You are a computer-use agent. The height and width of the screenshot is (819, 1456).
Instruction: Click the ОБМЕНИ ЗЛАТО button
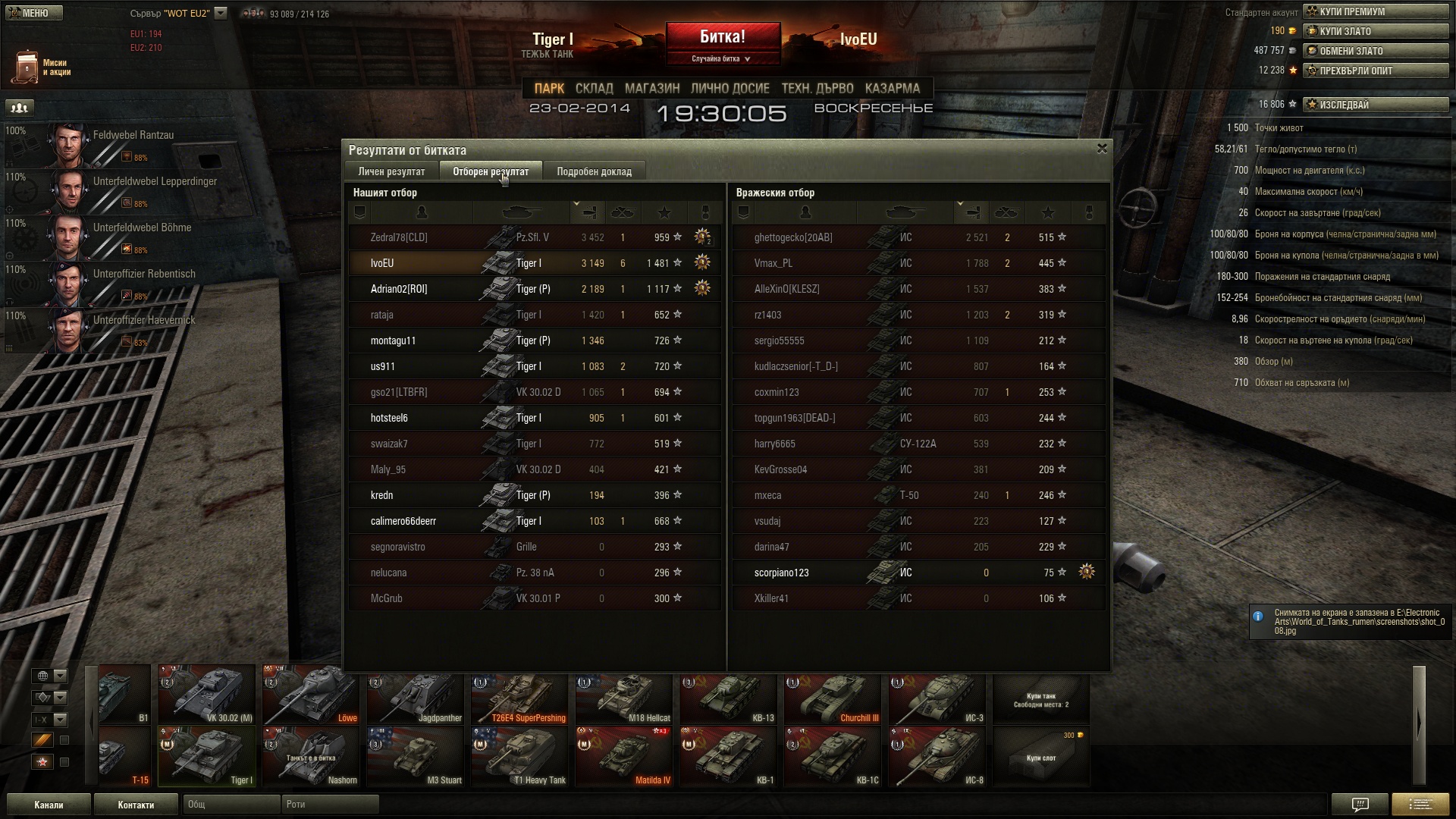(1376, 51)
